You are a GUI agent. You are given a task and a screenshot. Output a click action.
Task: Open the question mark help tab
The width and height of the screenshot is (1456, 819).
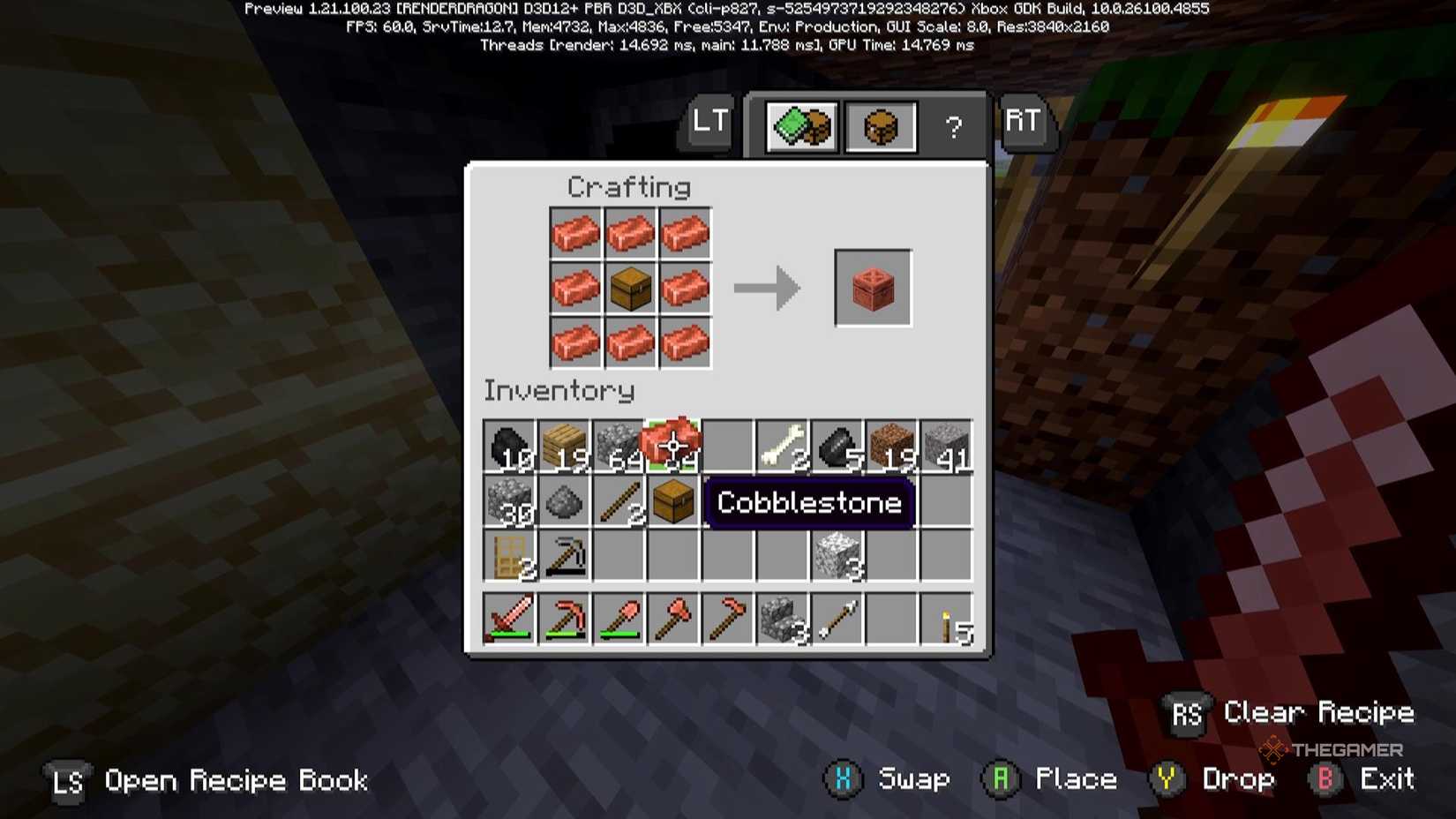pos(952,126)
